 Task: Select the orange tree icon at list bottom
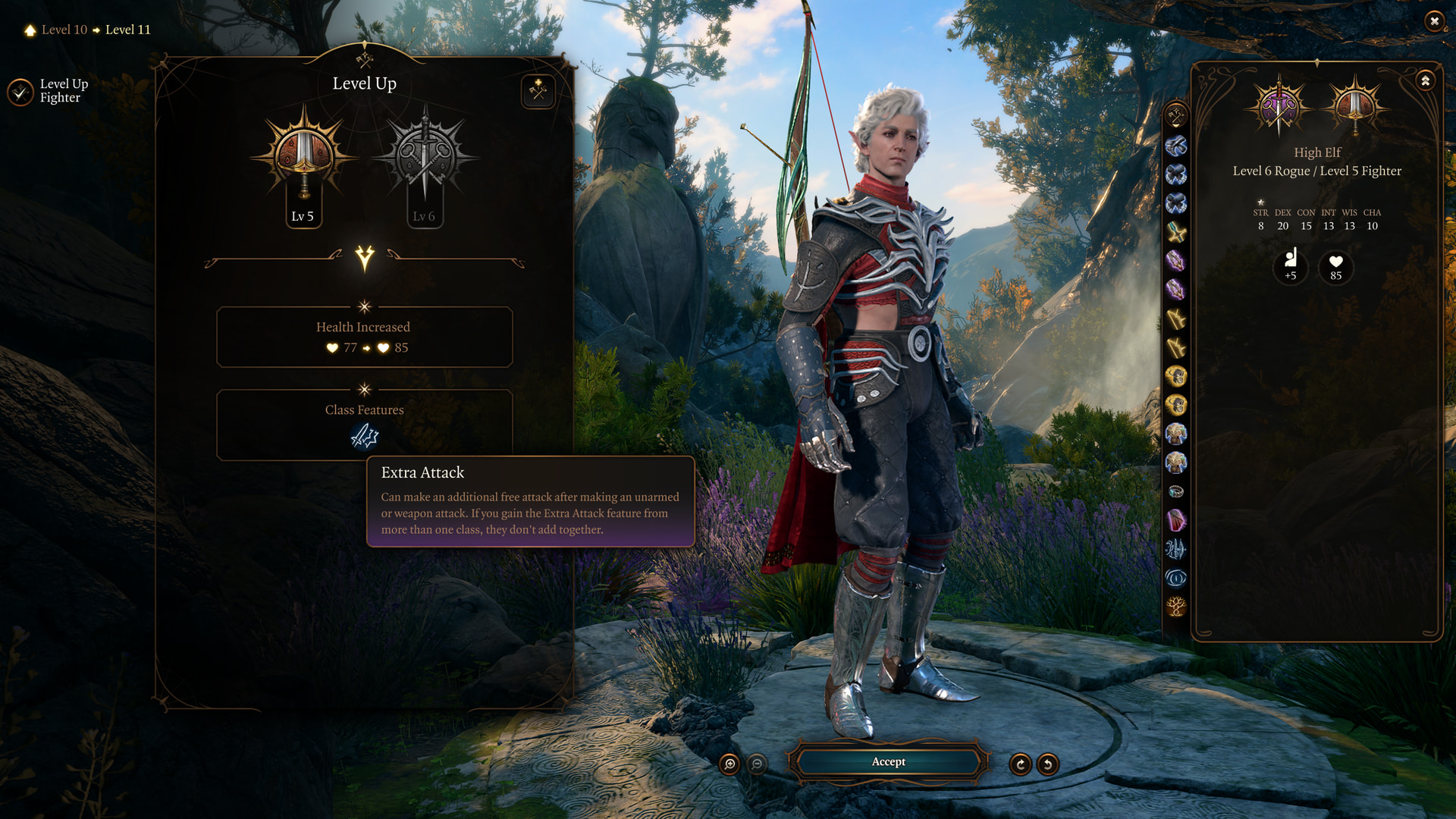(x=1176, y=607)
